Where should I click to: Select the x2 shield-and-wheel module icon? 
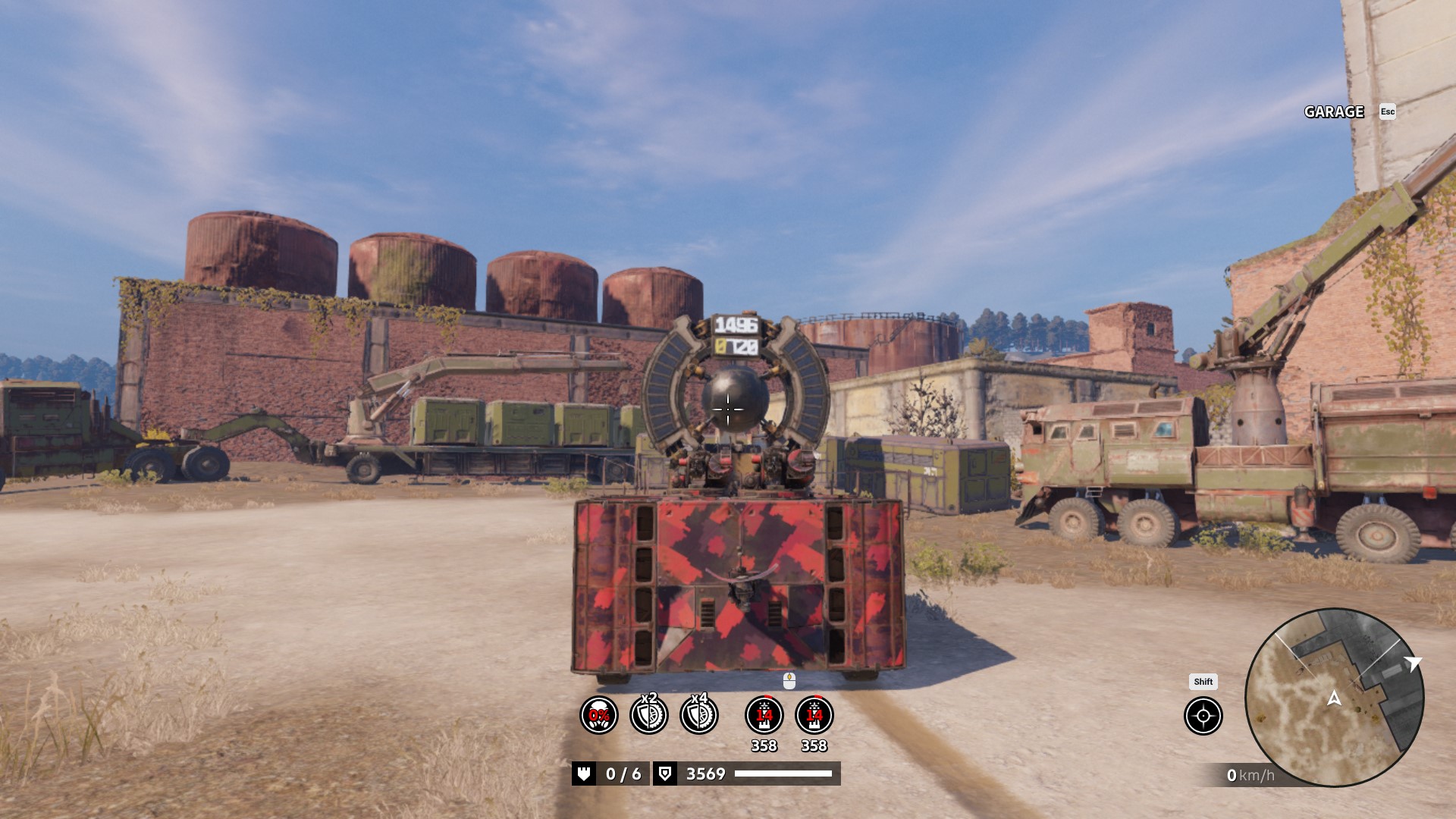click(x=649, y=715)
